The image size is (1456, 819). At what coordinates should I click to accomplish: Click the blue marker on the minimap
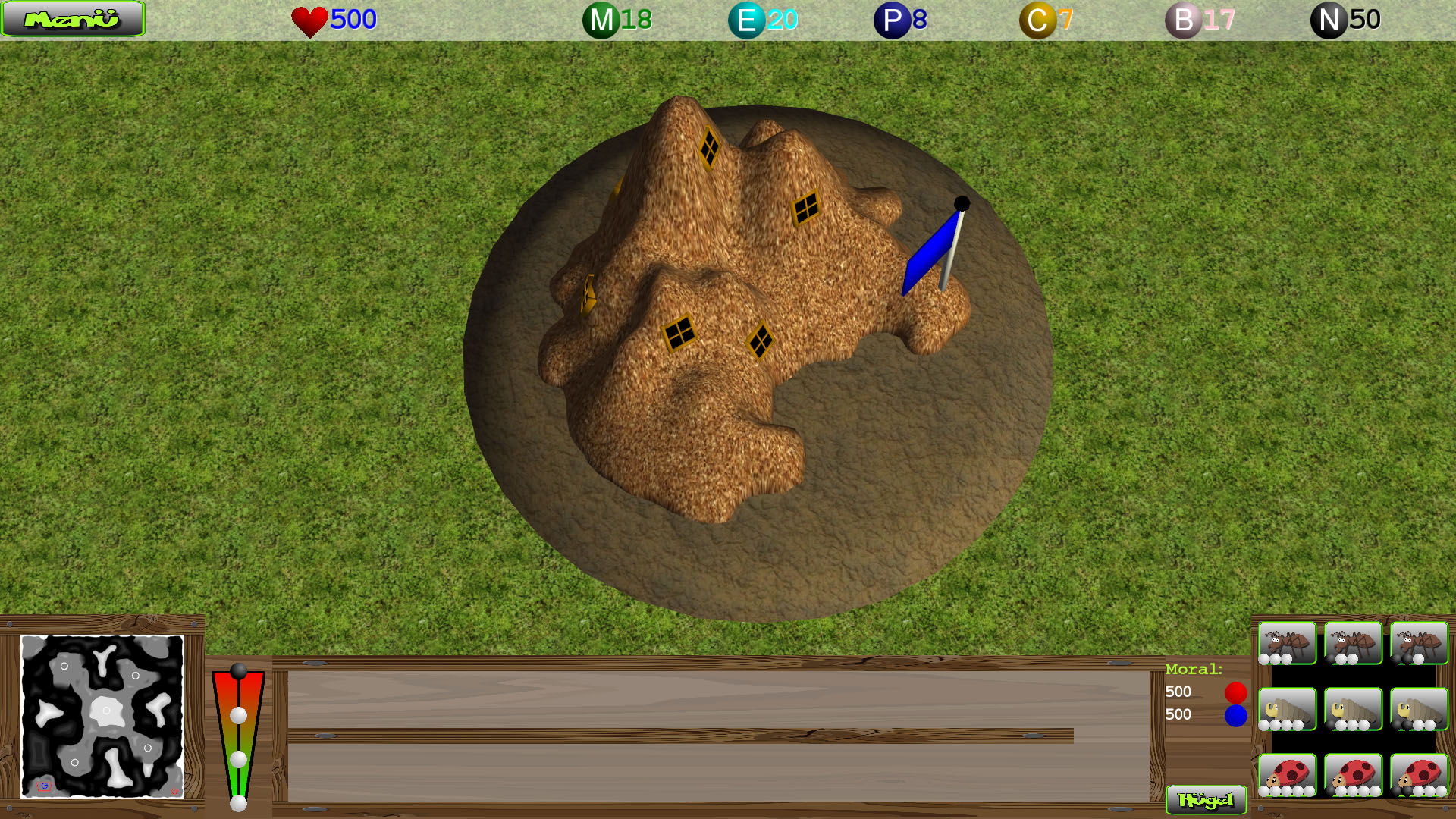point(44,786)
